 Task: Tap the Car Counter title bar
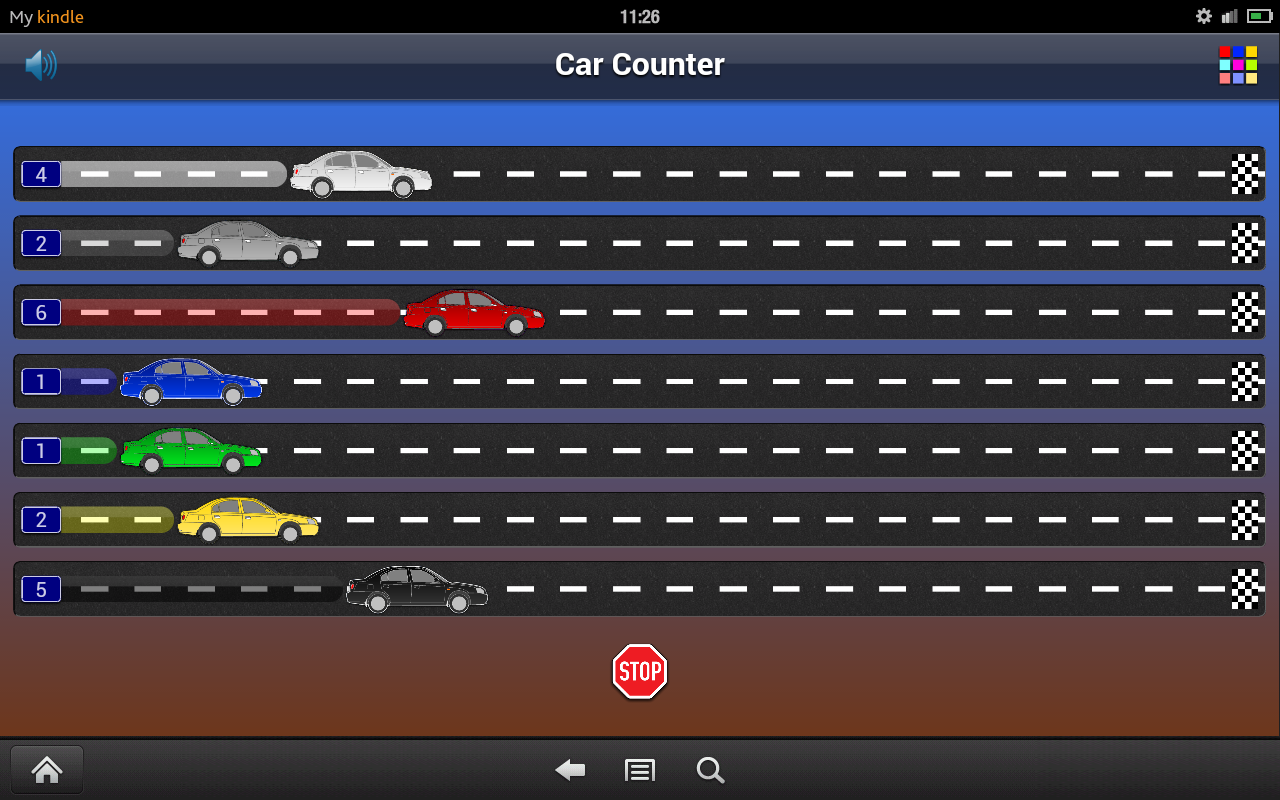[639, 64]
